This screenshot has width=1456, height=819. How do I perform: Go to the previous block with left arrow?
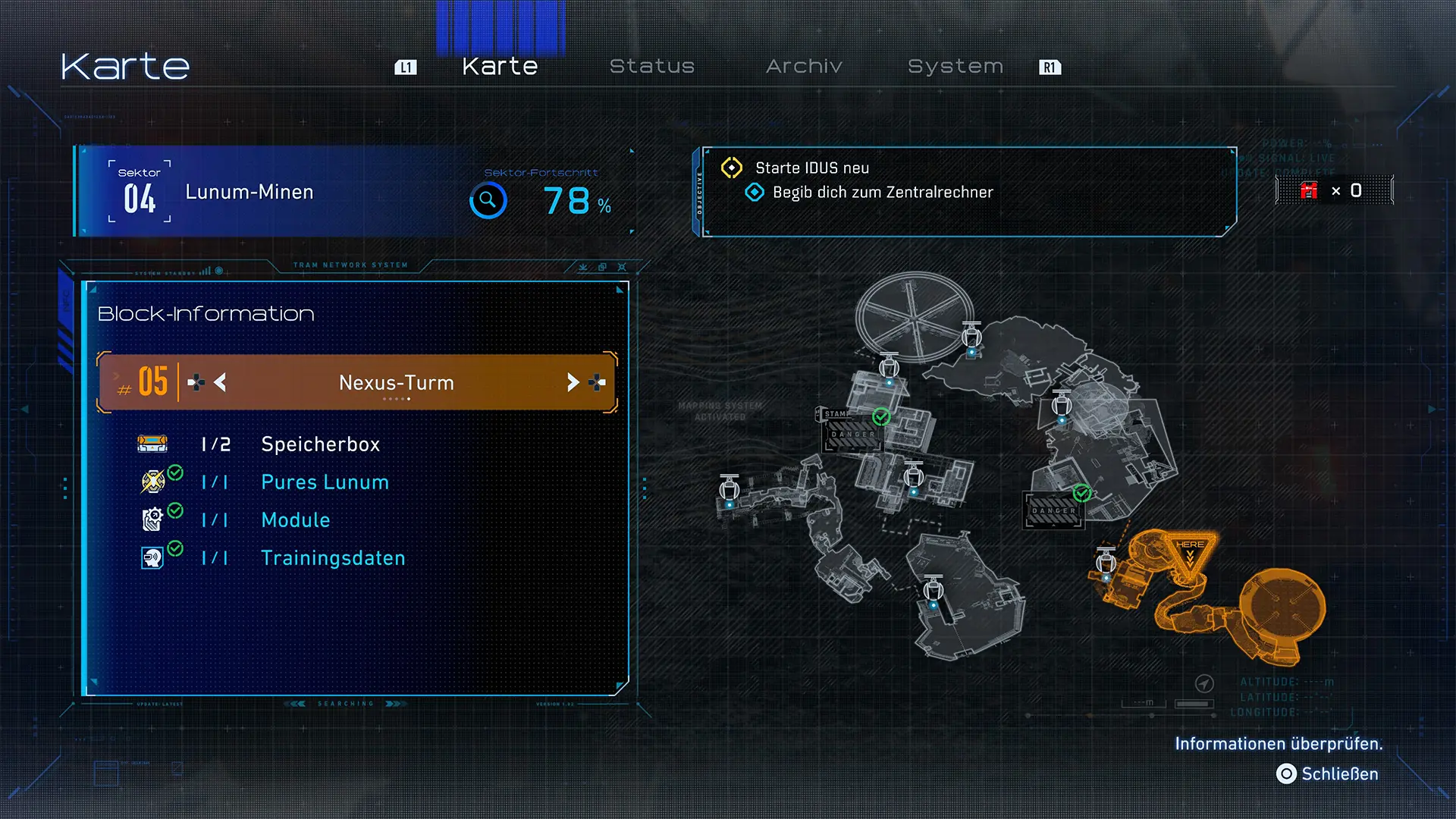click(x=220, y=382)
